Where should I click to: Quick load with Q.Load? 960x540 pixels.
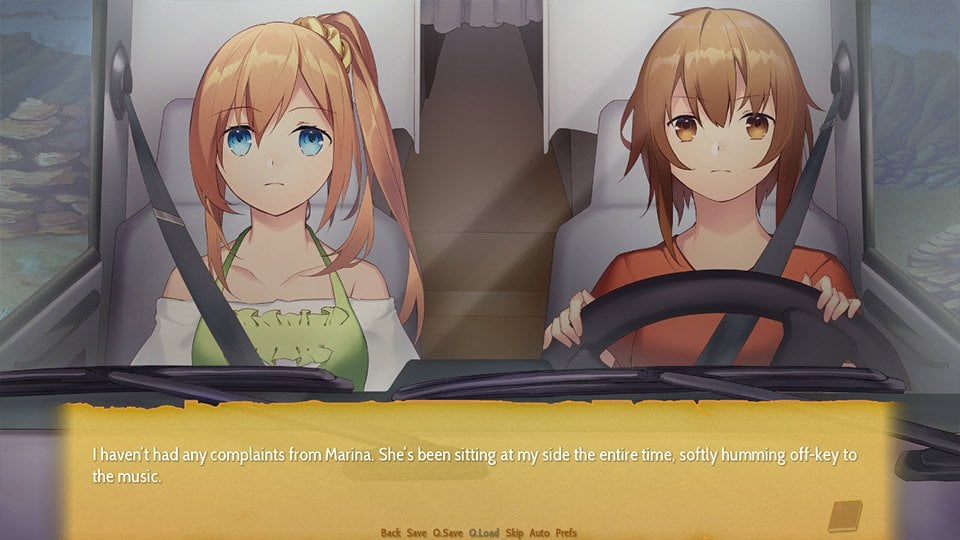(x=484, y=533)
